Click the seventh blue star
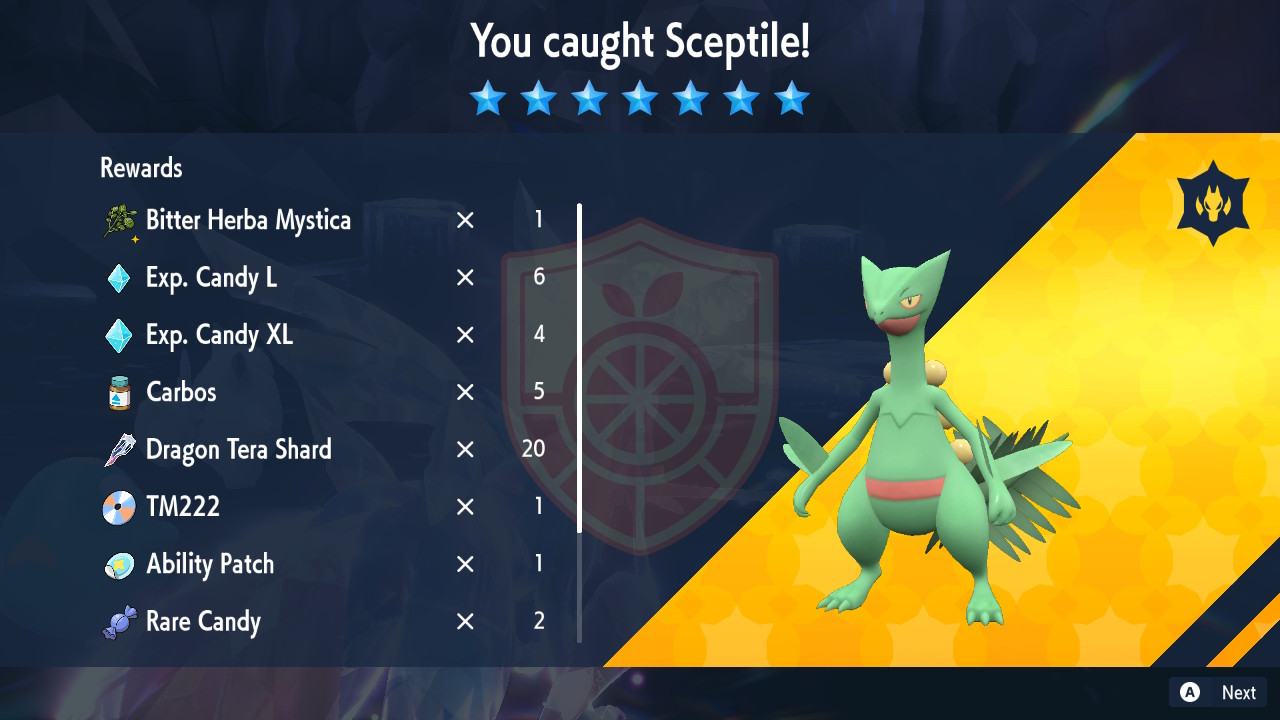 (792, 98)
